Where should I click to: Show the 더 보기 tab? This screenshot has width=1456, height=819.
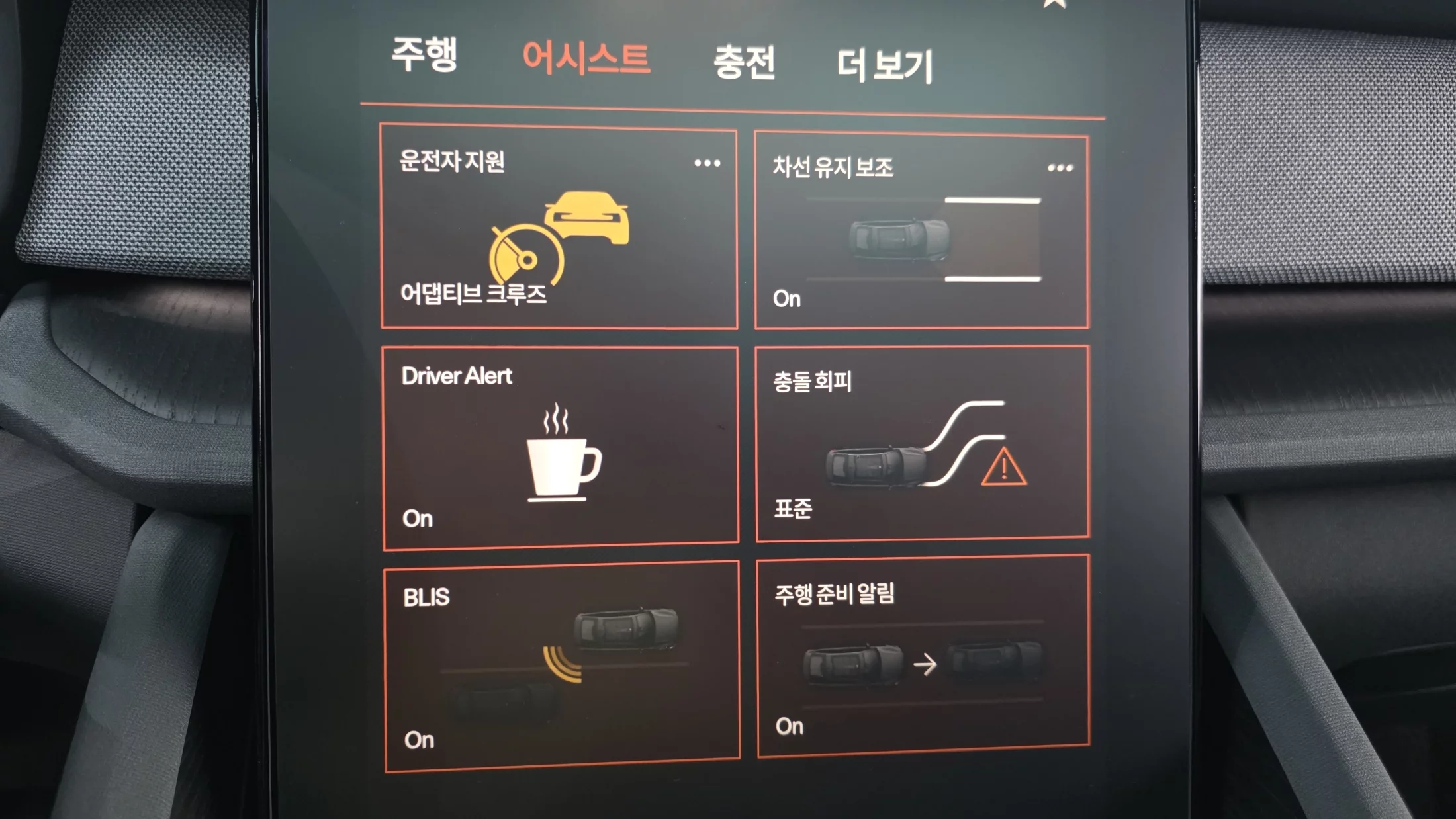[x=884, y=65]
